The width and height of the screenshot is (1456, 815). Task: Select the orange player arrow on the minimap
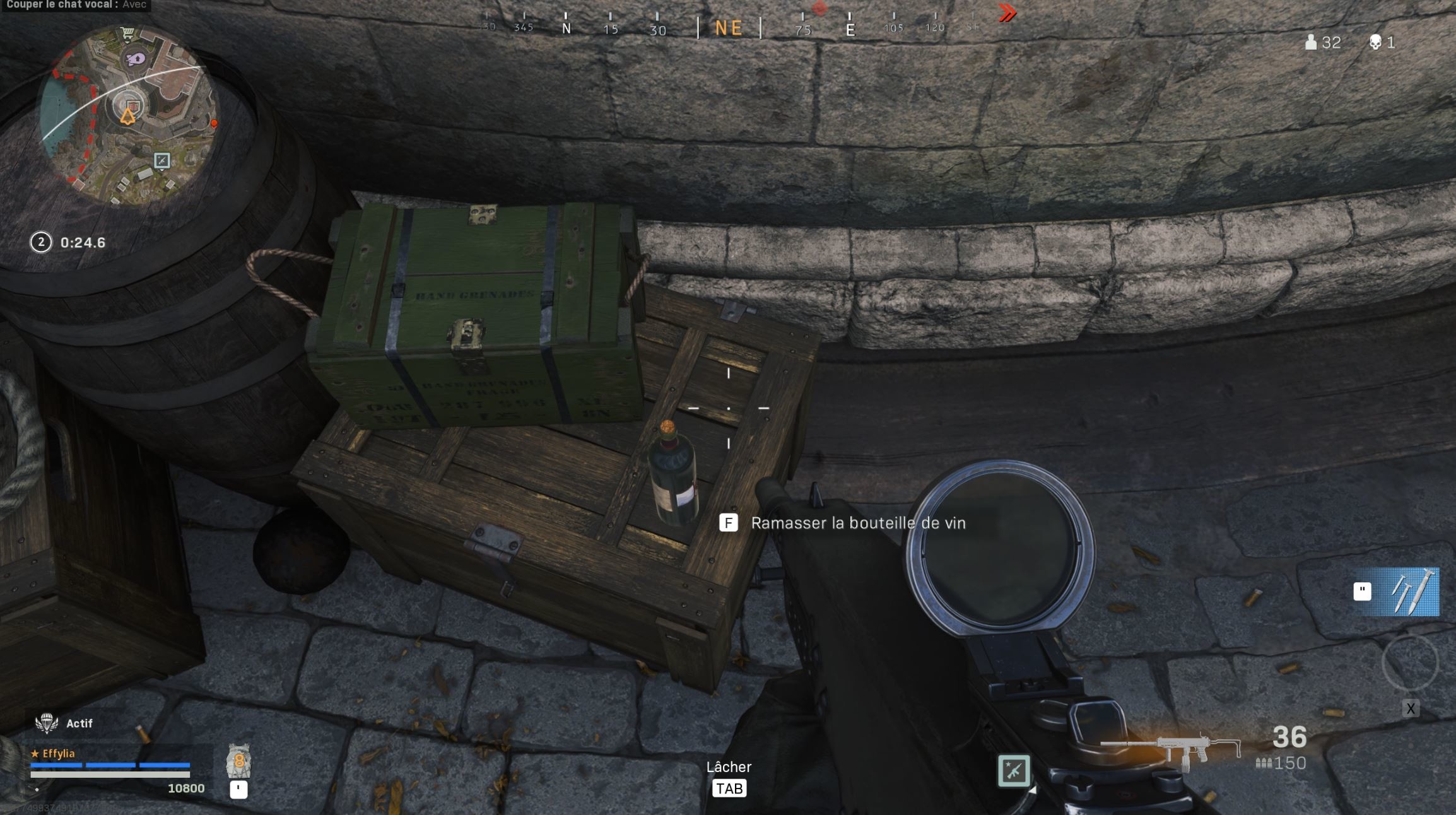128,115
